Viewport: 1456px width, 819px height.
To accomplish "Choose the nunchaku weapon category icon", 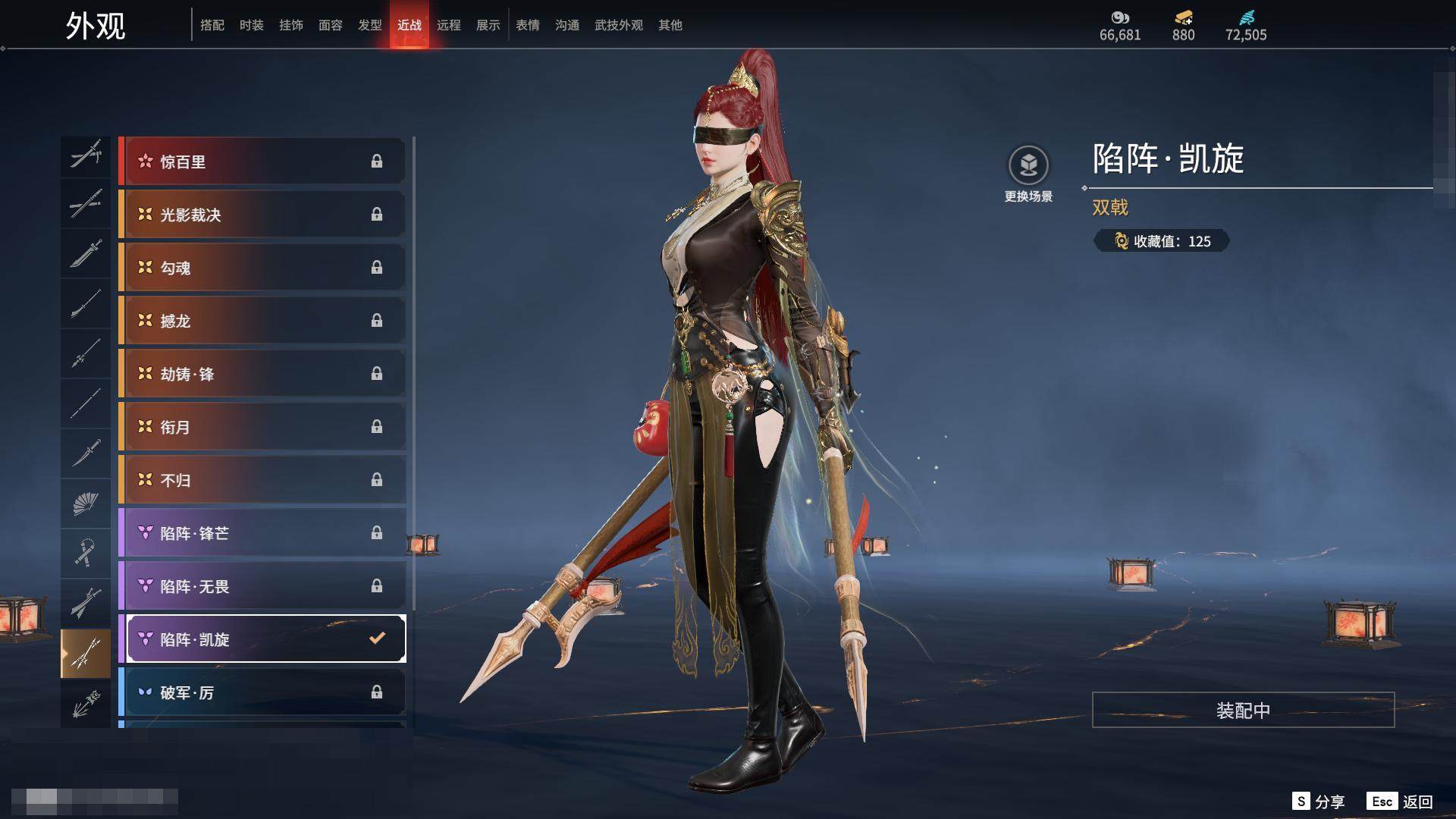I will (x=85, y=553).
